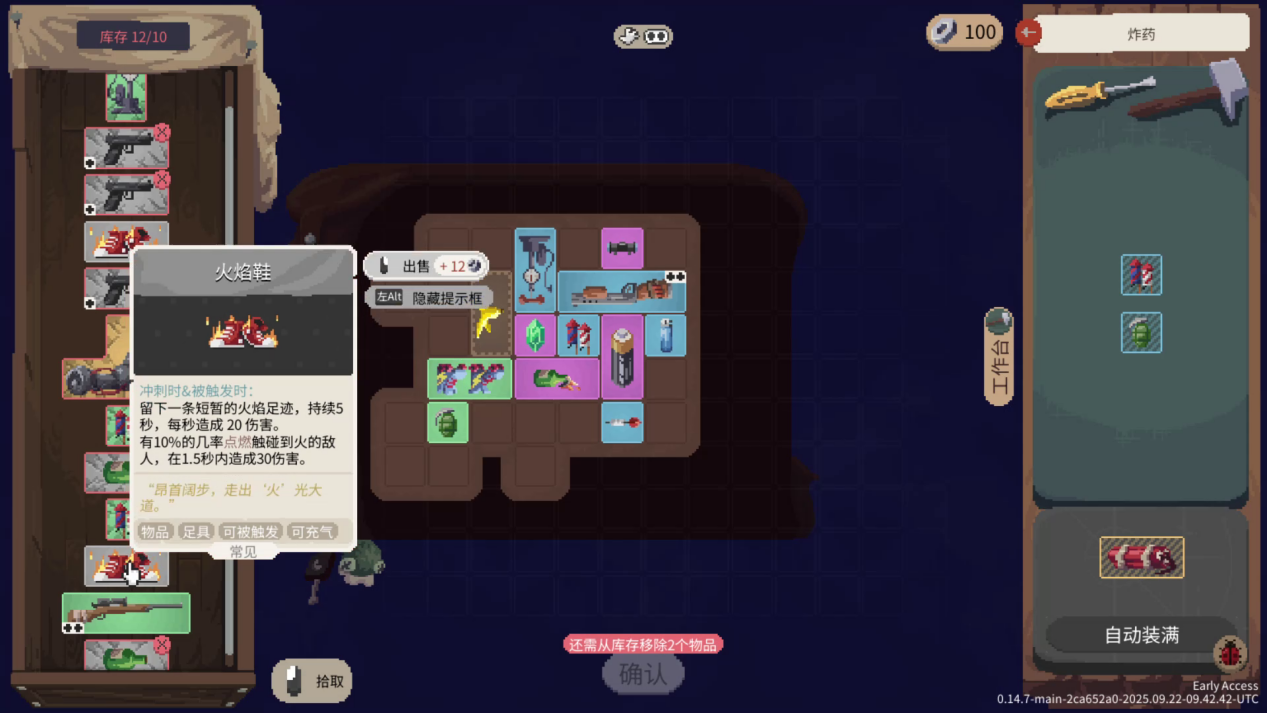Click the 确认 confirm button

pos(643,674)
